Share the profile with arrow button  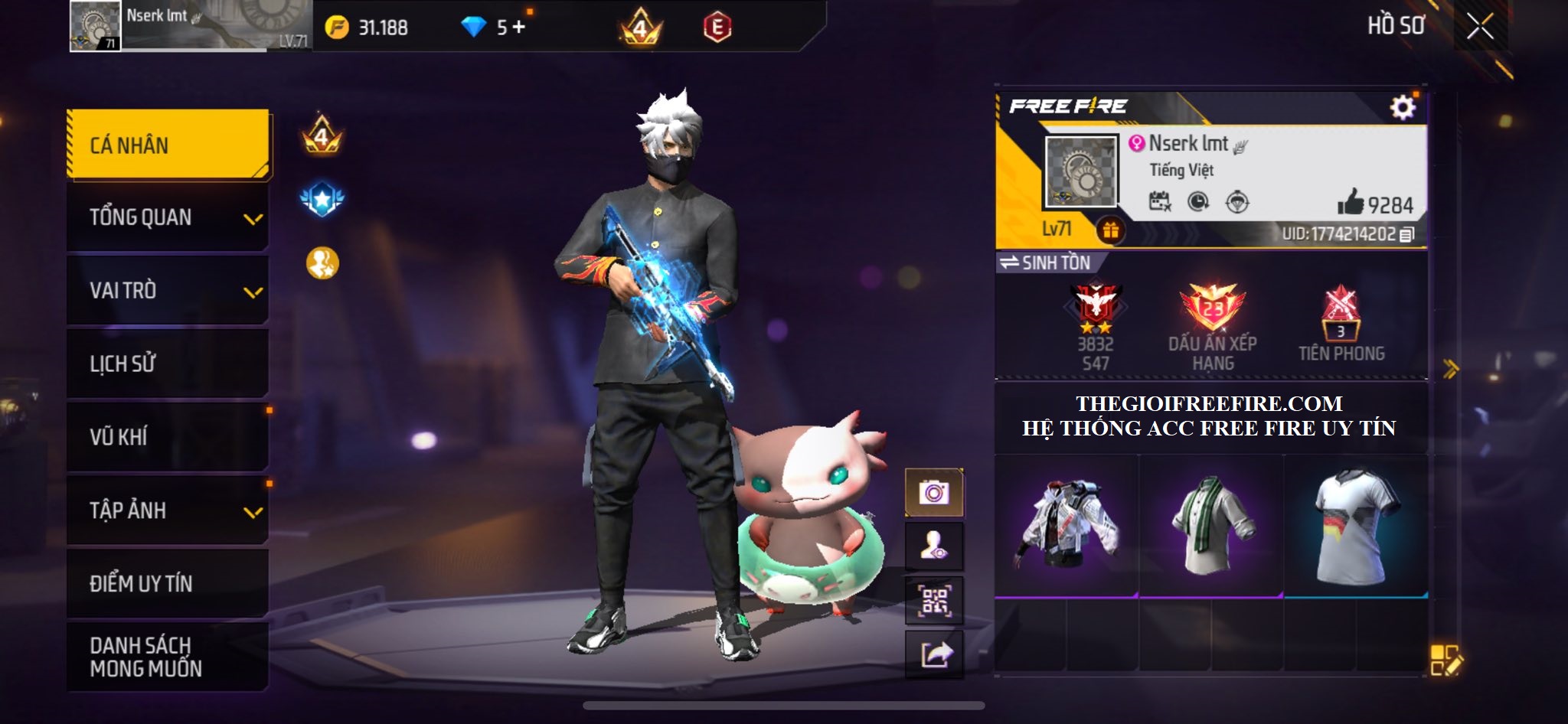tap(934, 654)
